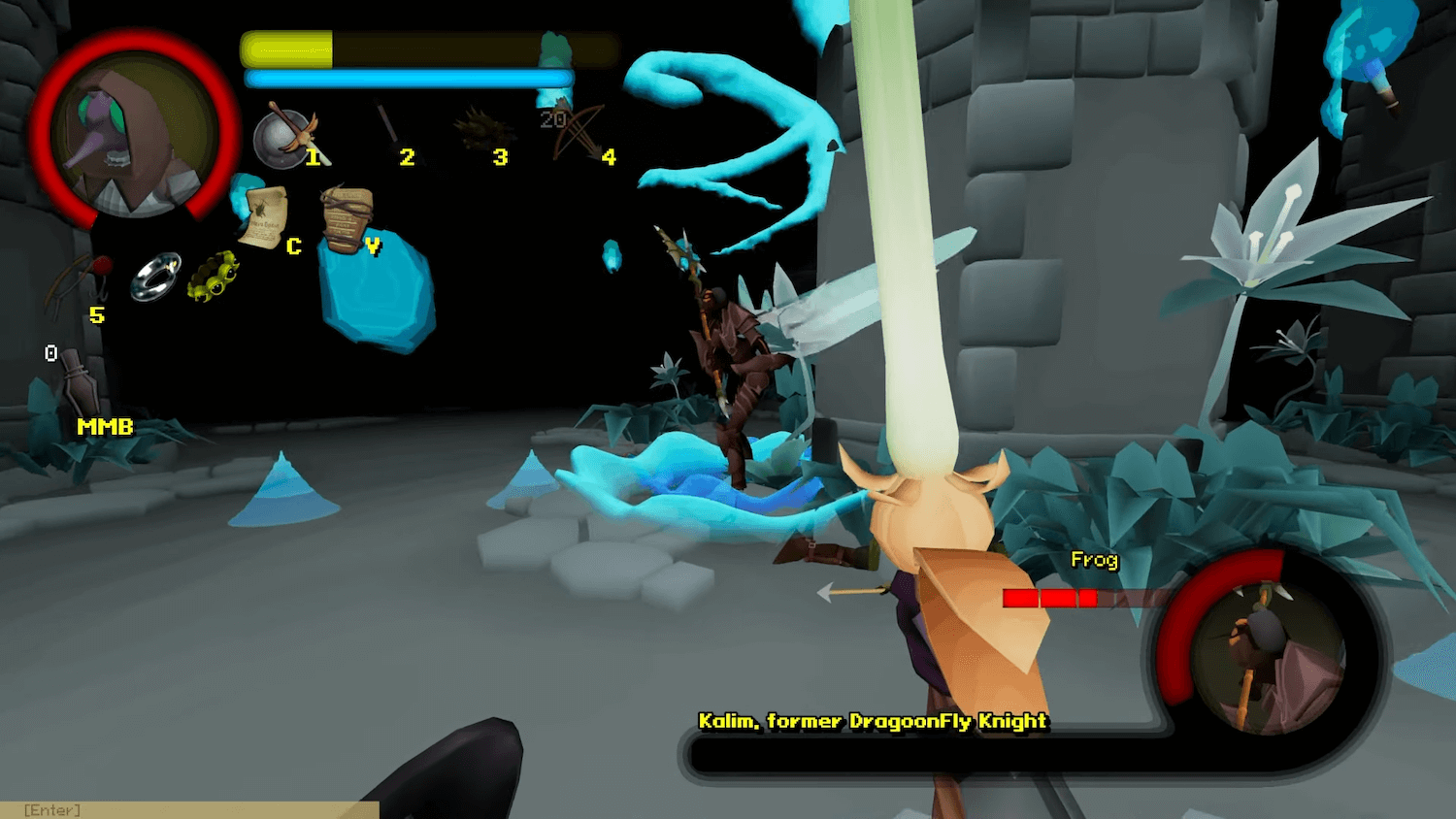Click the silver ring equipment icon

click(156, 277)
